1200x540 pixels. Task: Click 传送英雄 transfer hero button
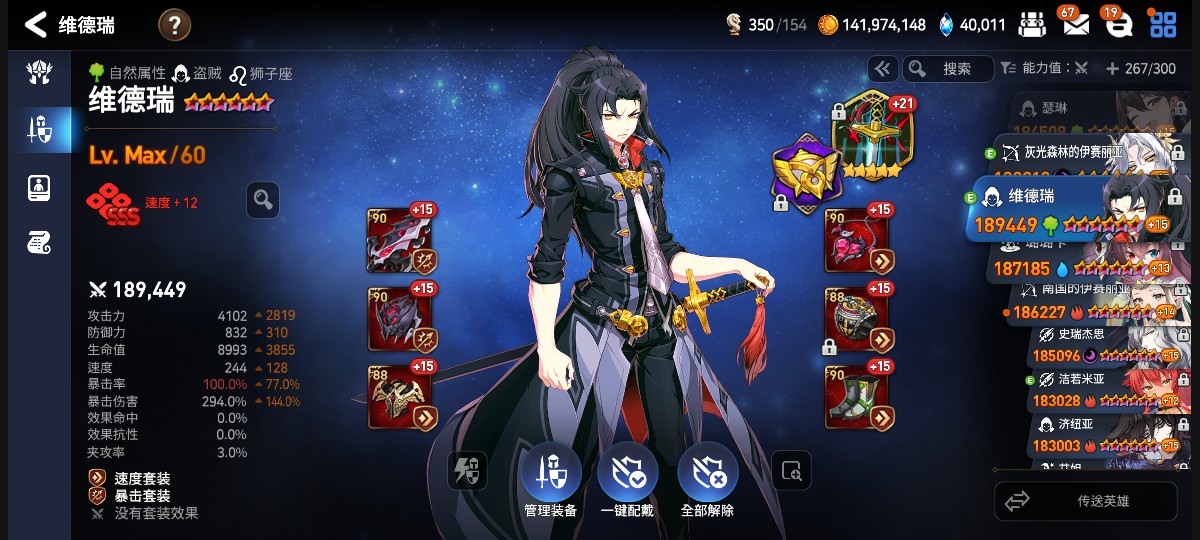pos(1086,501)
